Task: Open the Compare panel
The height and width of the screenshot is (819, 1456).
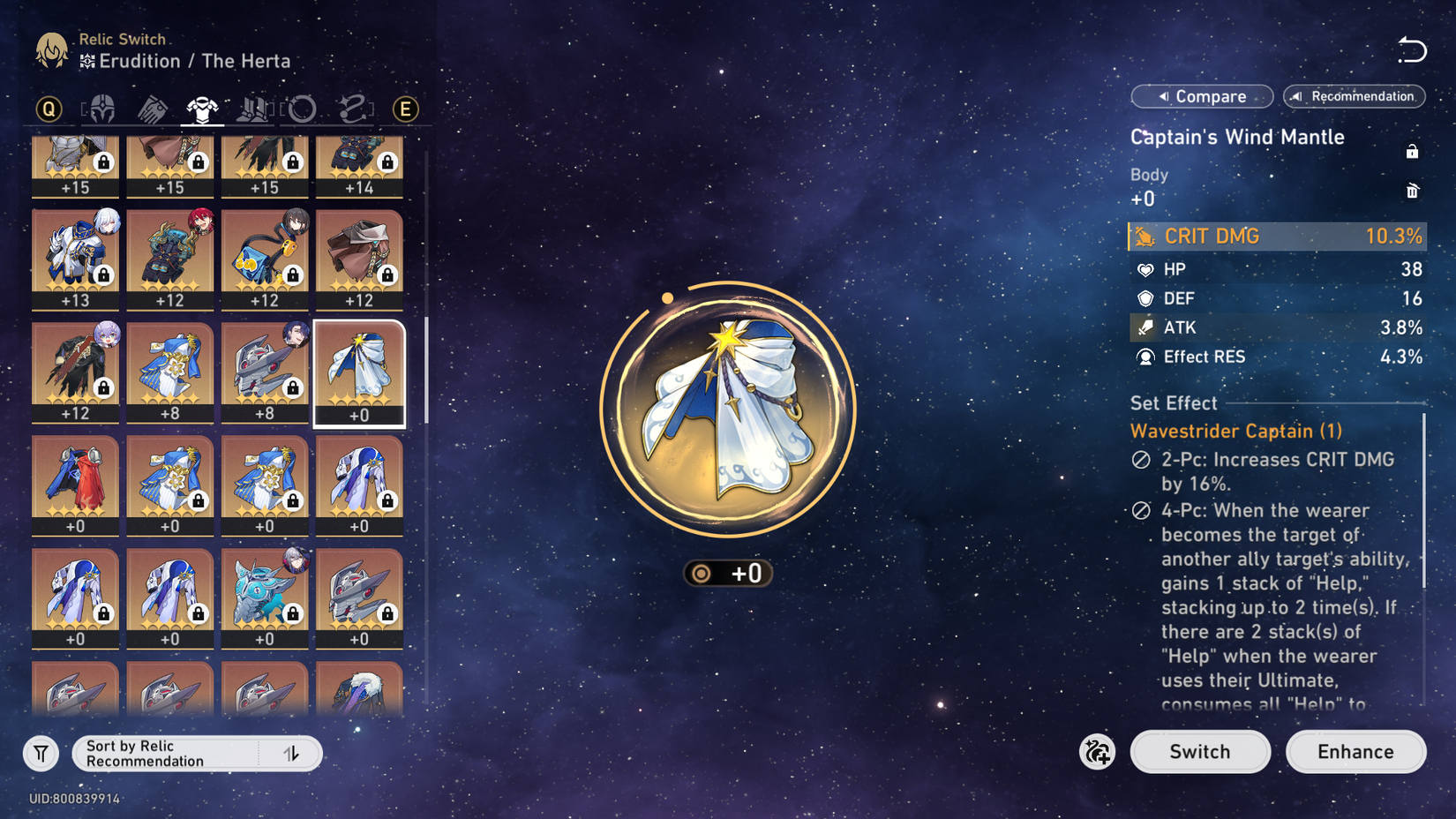Action: click(x=1202, y=96)
